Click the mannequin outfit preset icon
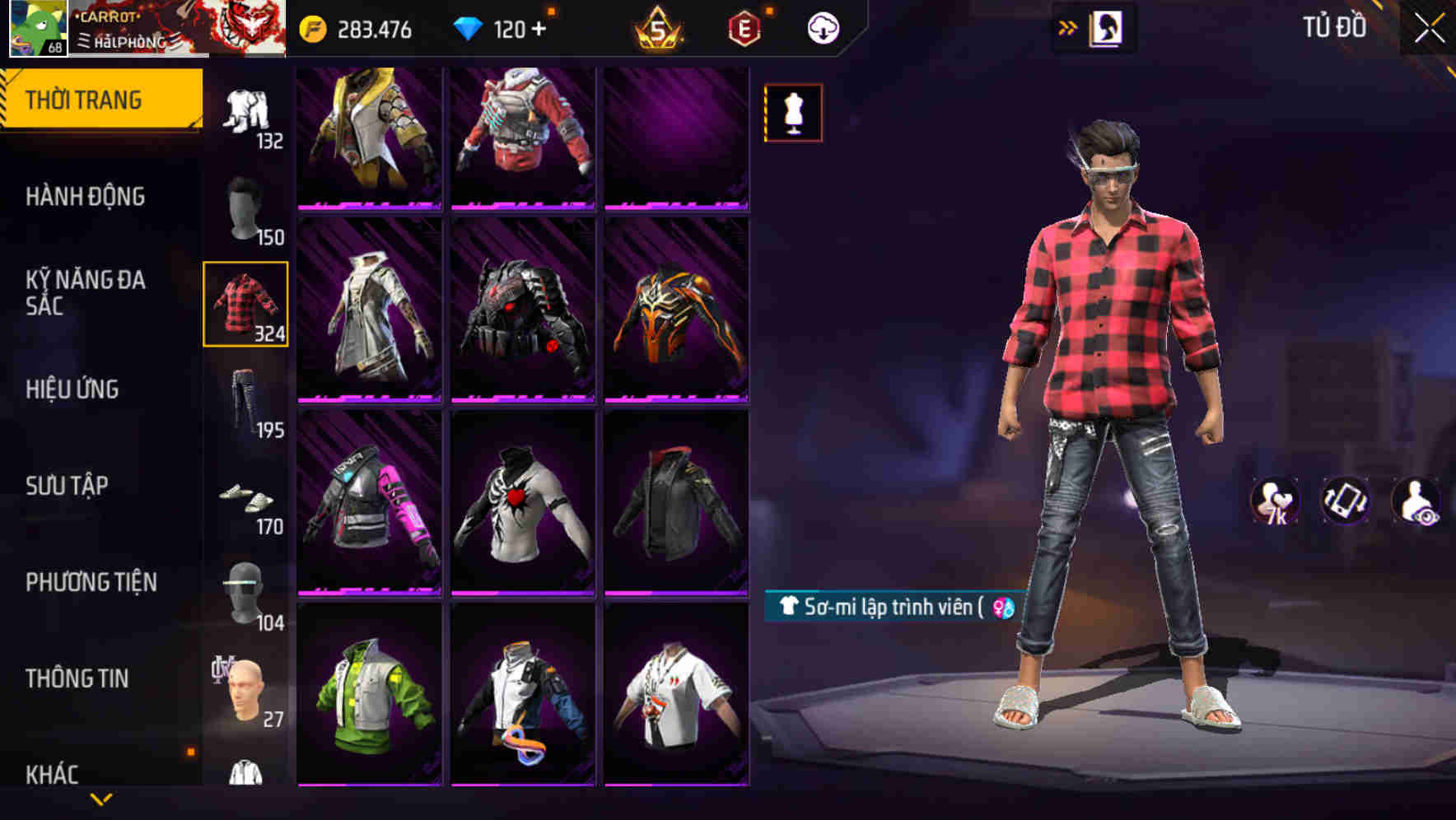 click(x=793, y=112)
